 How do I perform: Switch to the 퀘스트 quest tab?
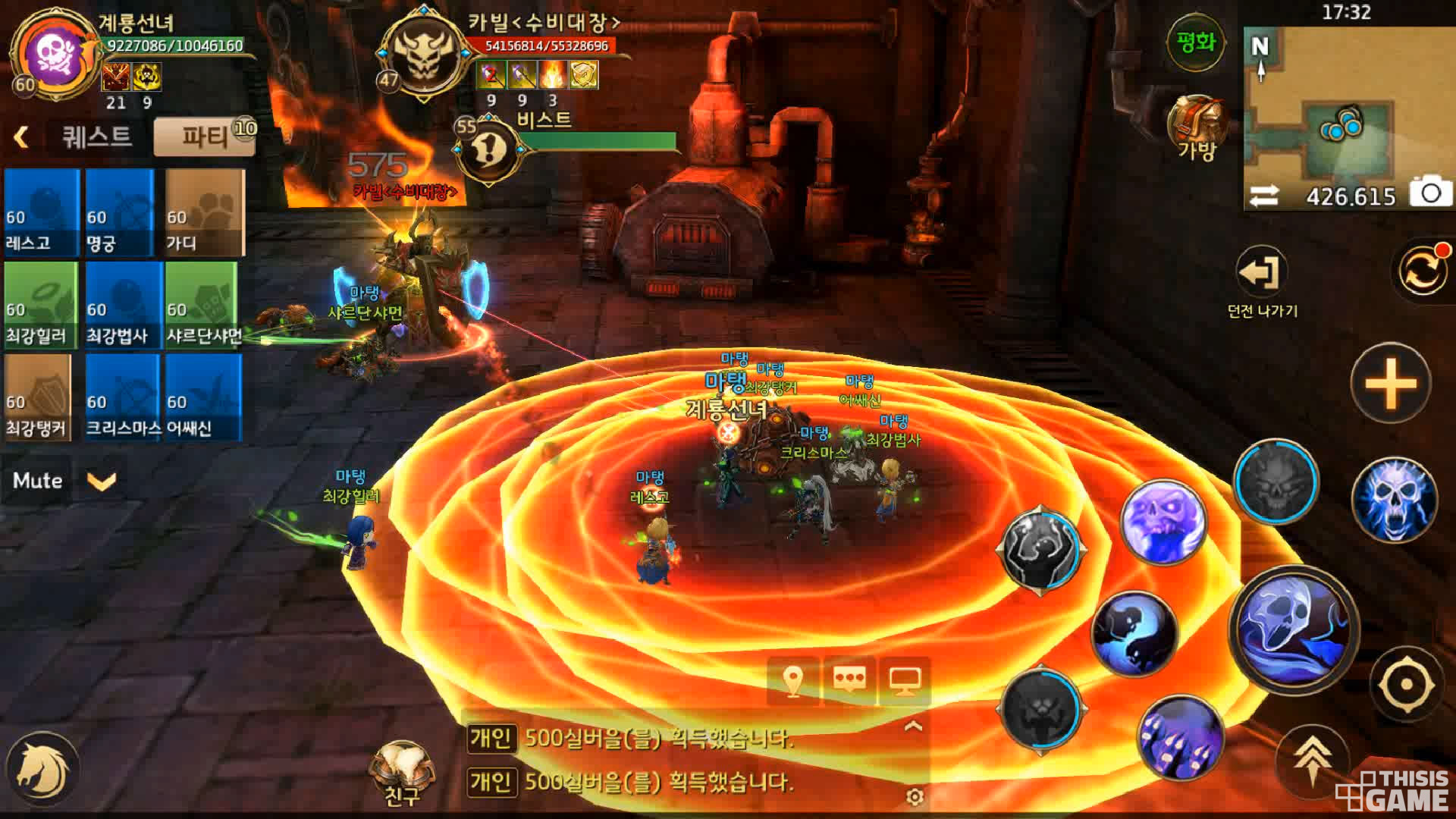pyautogui.click(x=97, y=137)
